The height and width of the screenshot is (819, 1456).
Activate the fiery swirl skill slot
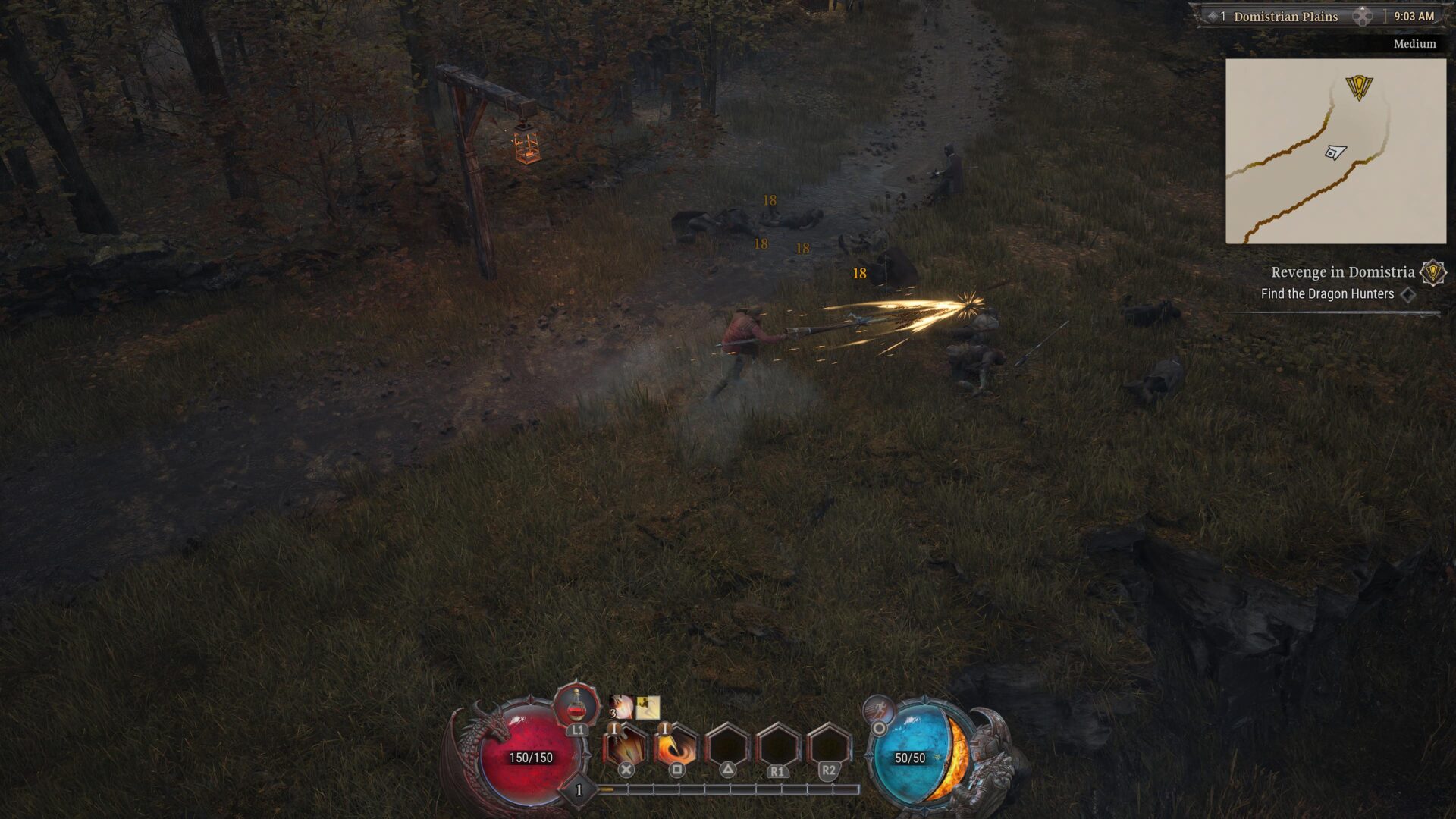[x=676, y=747]
